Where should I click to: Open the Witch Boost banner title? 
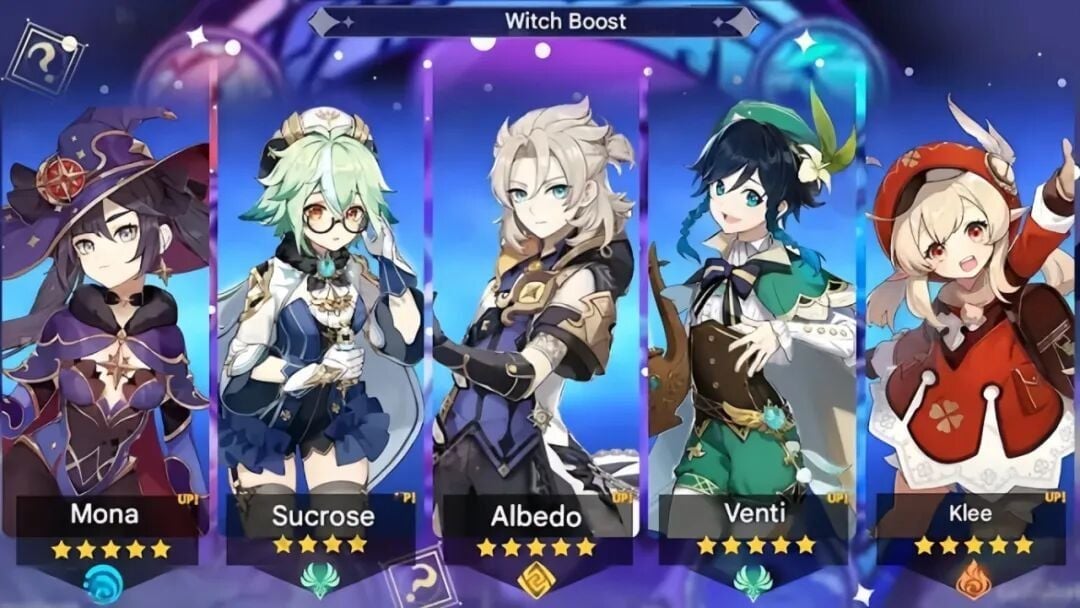[x=565, y=21]
